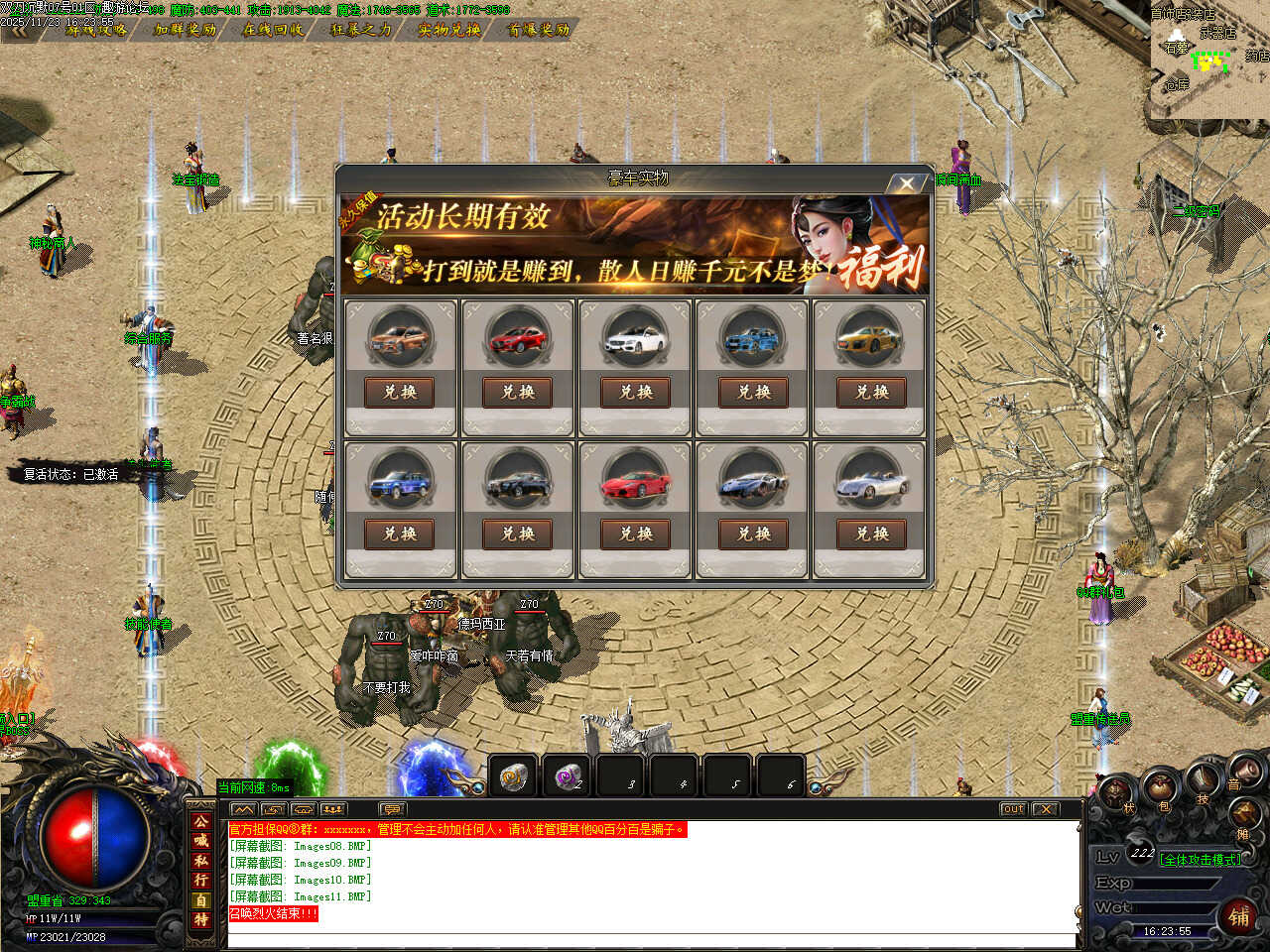
Task: Open the 游戏攻略 game guide menu
Action: coord(96,30)
